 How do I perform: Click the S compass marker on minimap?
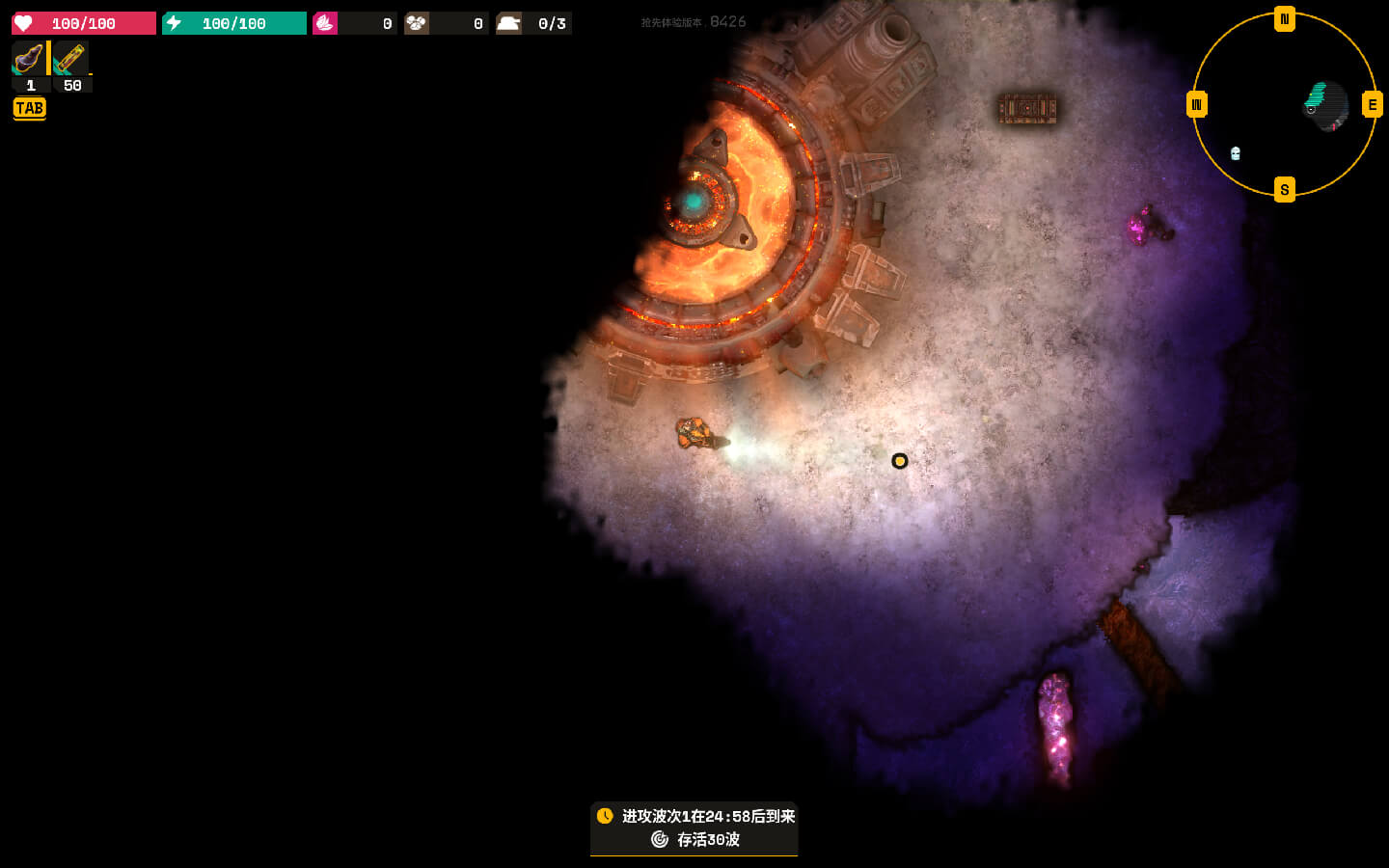point(1284,189)
